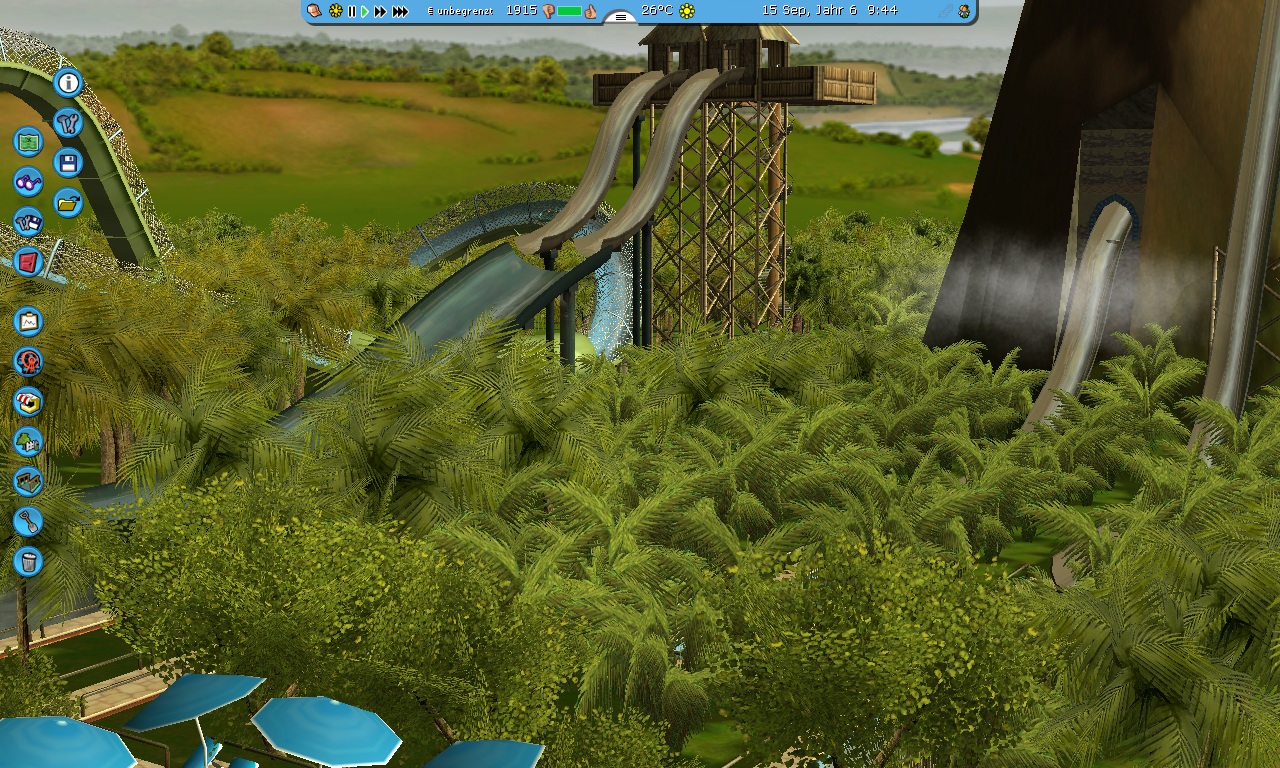Open the clipboard park management icon

28,321
